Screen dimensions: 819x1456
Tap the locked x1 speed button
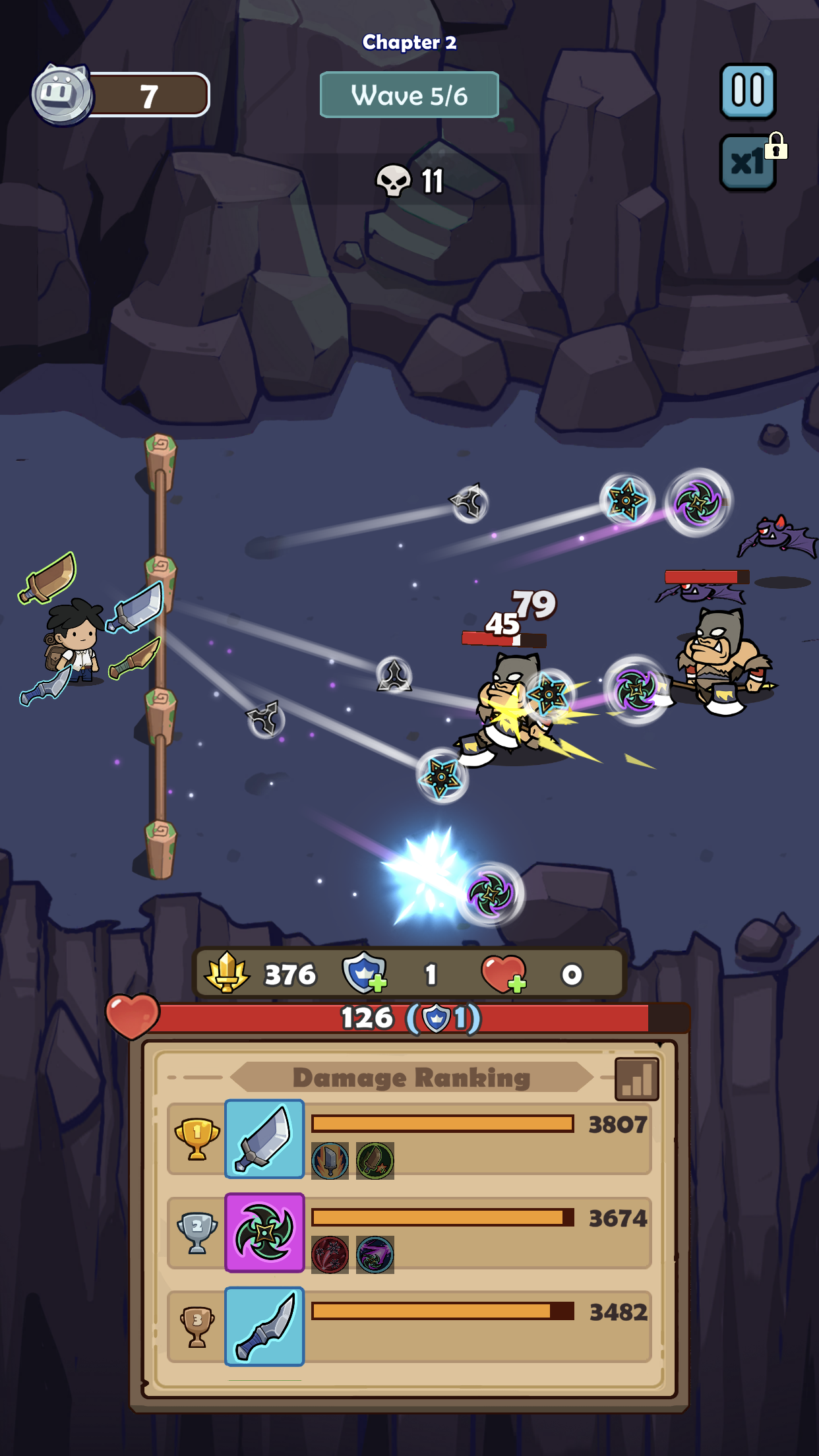[x=748, y=162]
